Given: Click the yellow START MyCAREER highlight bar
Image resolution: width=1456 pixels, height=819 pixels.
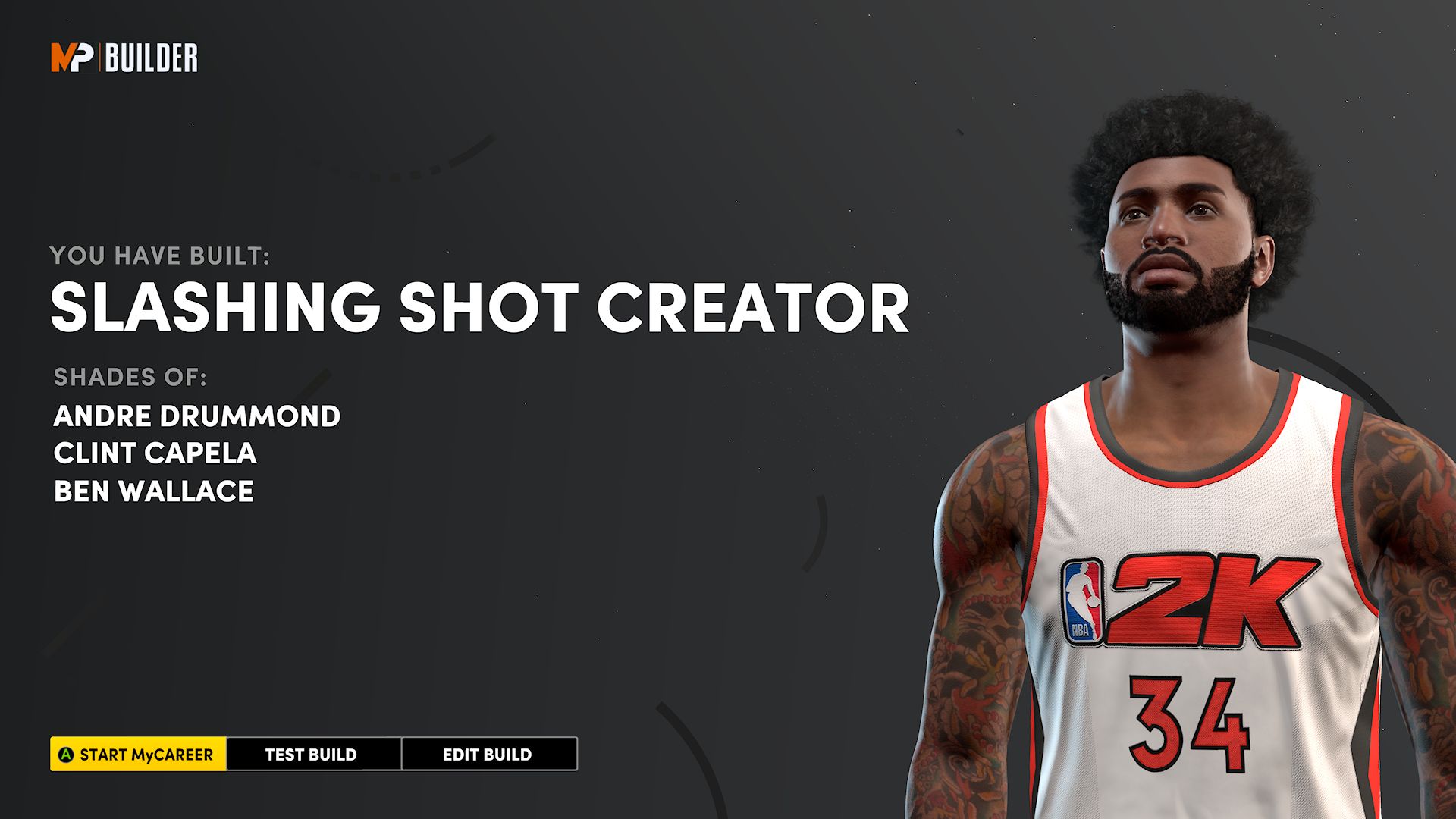Looking at the screenshot, I should point(136,755).
